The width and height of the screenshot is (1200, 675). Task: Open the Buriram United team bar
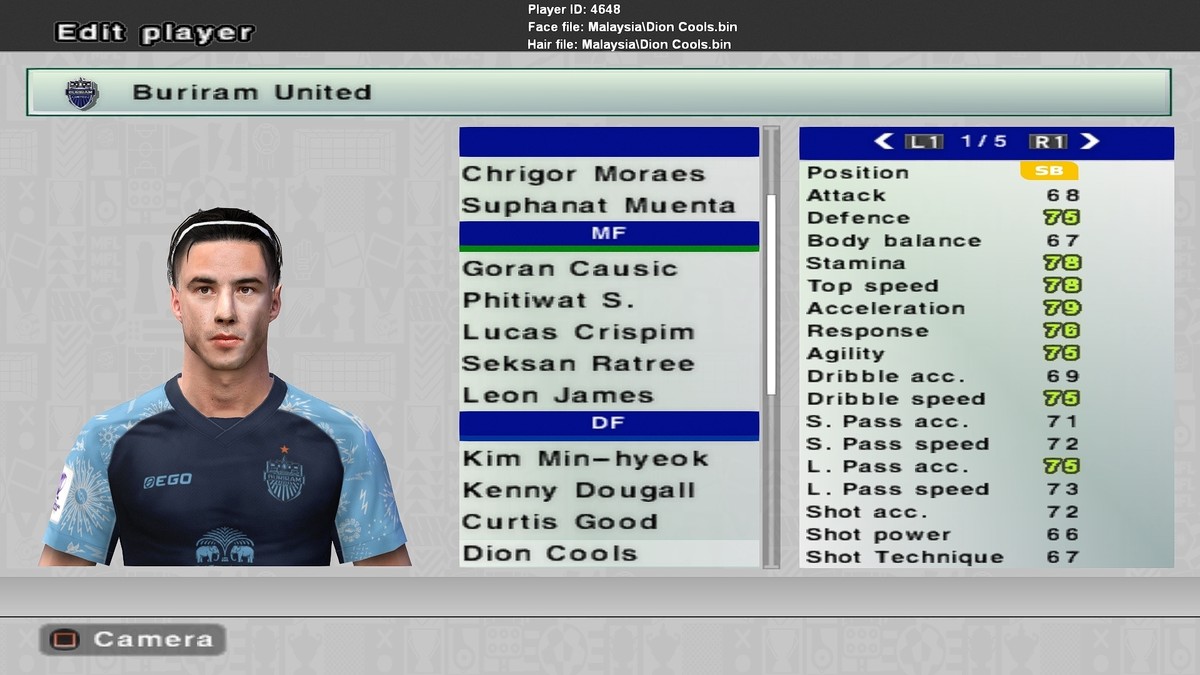pos(598,93)
